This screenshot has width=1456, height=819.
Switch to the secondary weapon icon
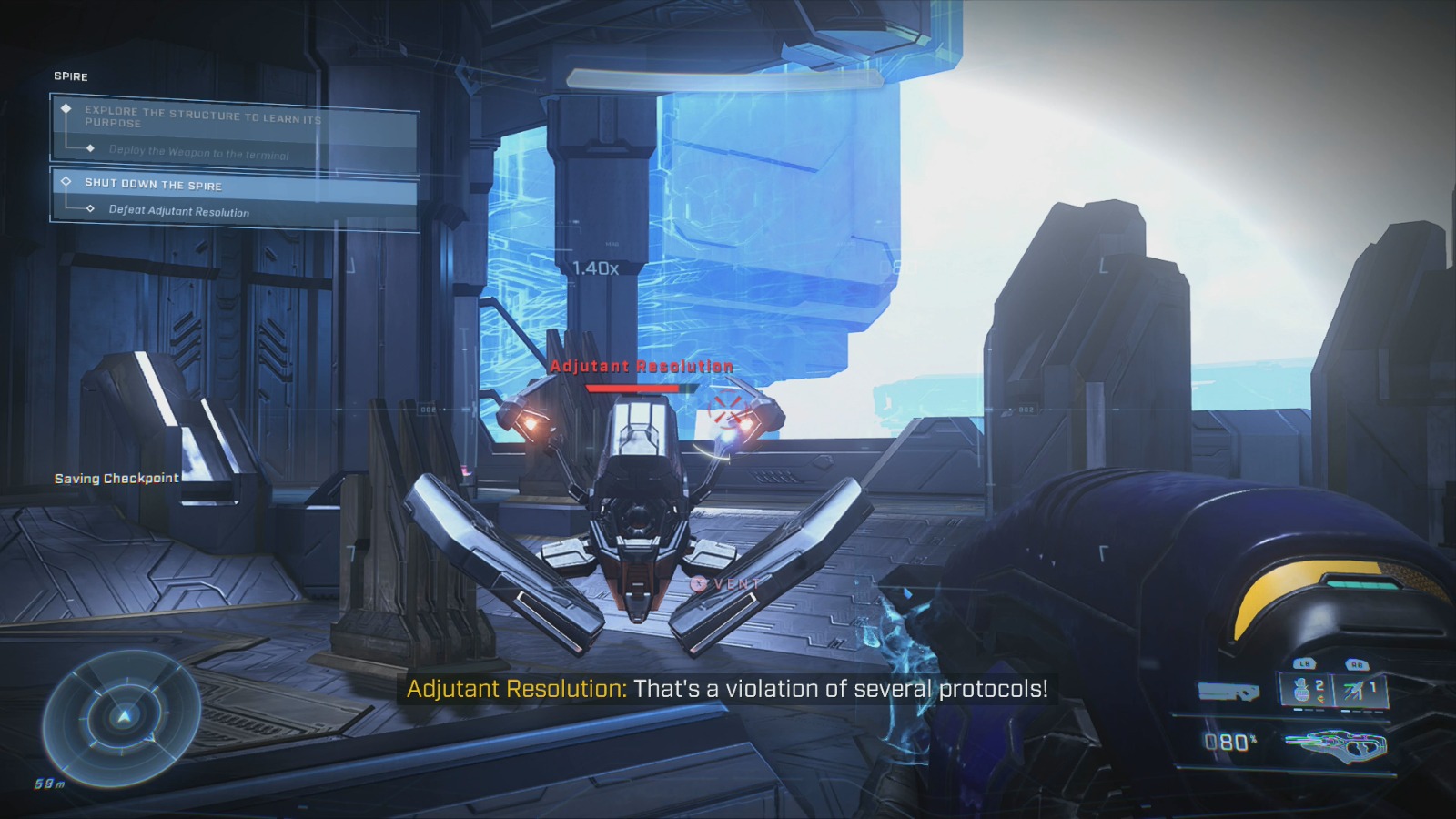(1228, 693)
